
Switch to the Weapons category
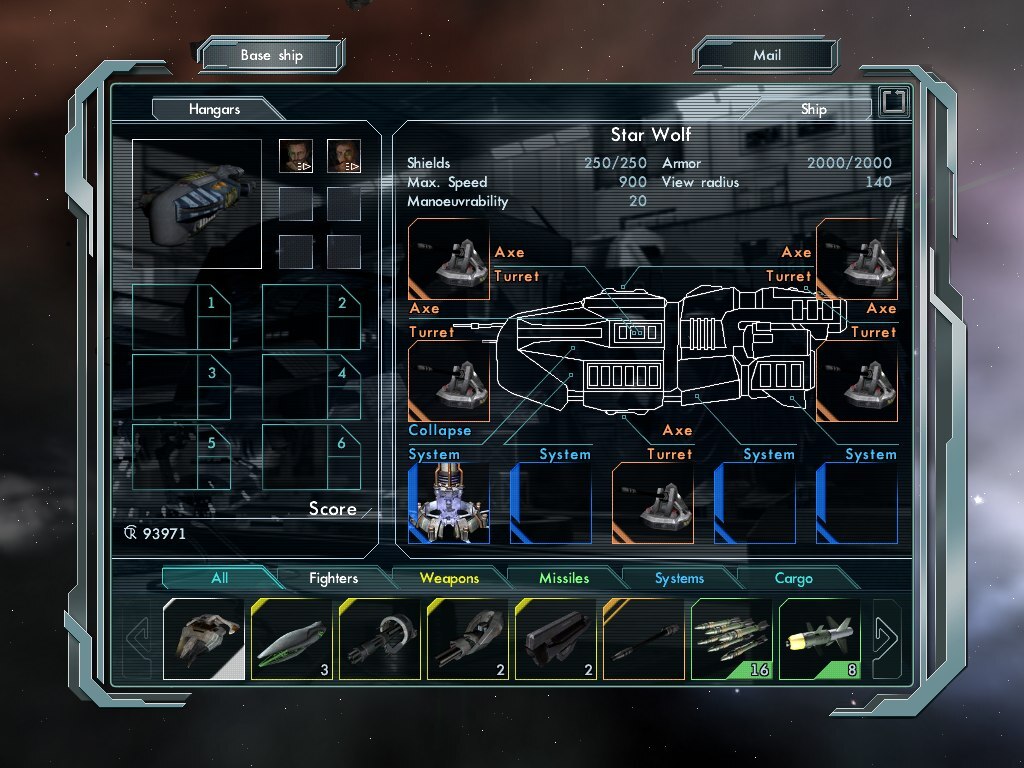(449, 578)
